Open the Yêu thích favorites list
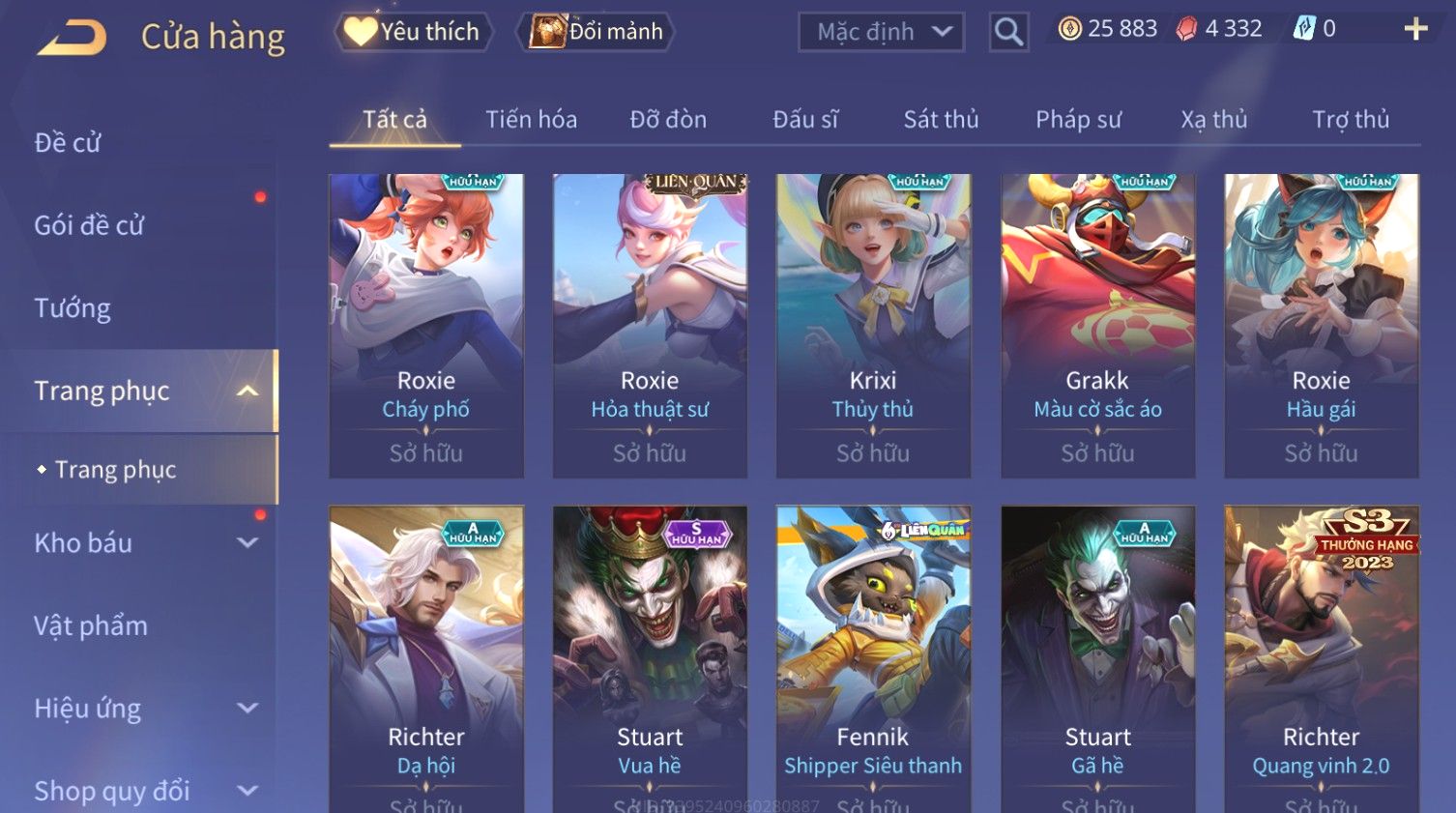Image resolution: width=1456 pixels, height=813 pixels. pyautogui.click(x=413, y=32)
